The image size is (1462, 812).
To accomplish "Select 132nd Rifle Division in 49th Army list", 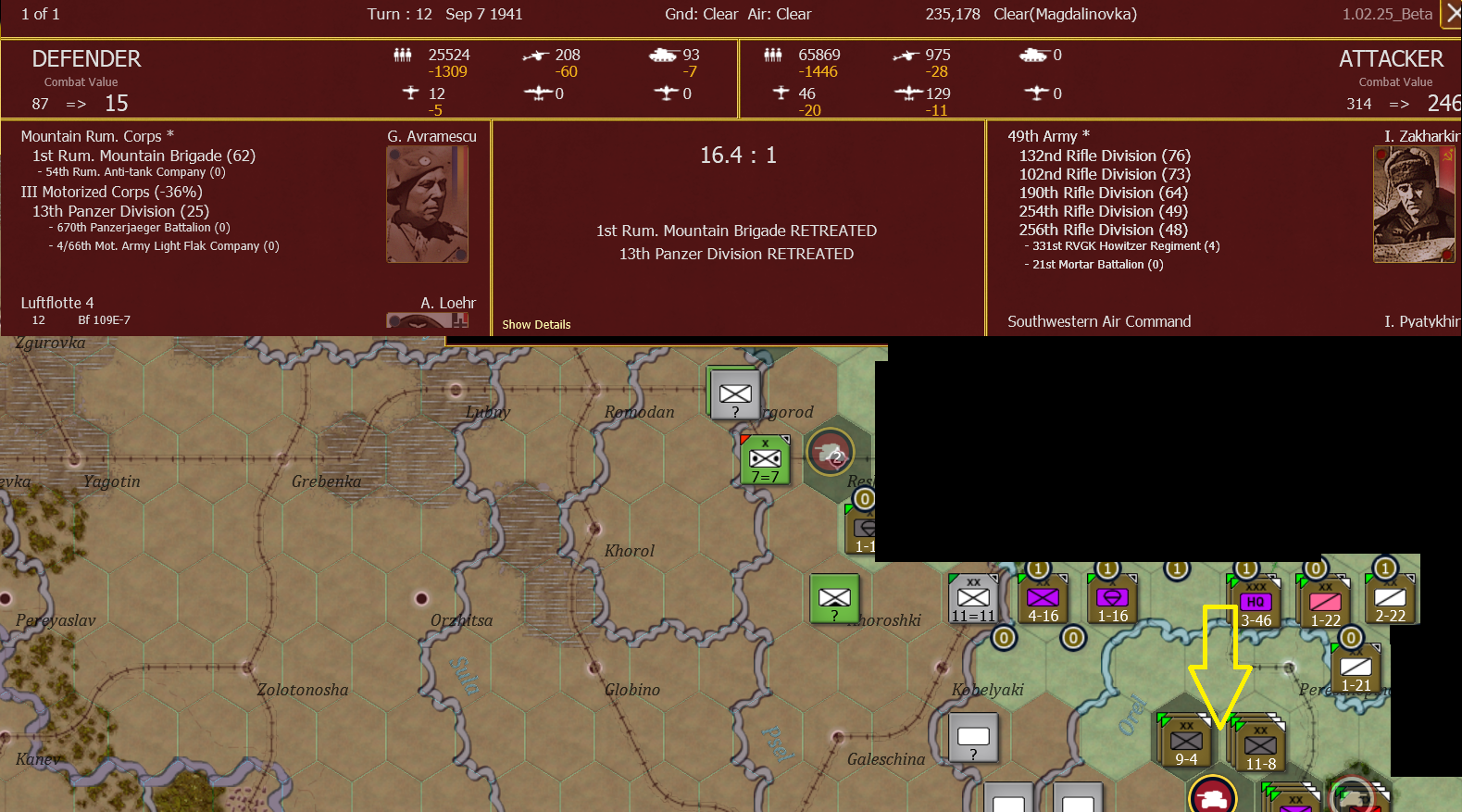I will pyautogui.click(x=1105, y=156).
